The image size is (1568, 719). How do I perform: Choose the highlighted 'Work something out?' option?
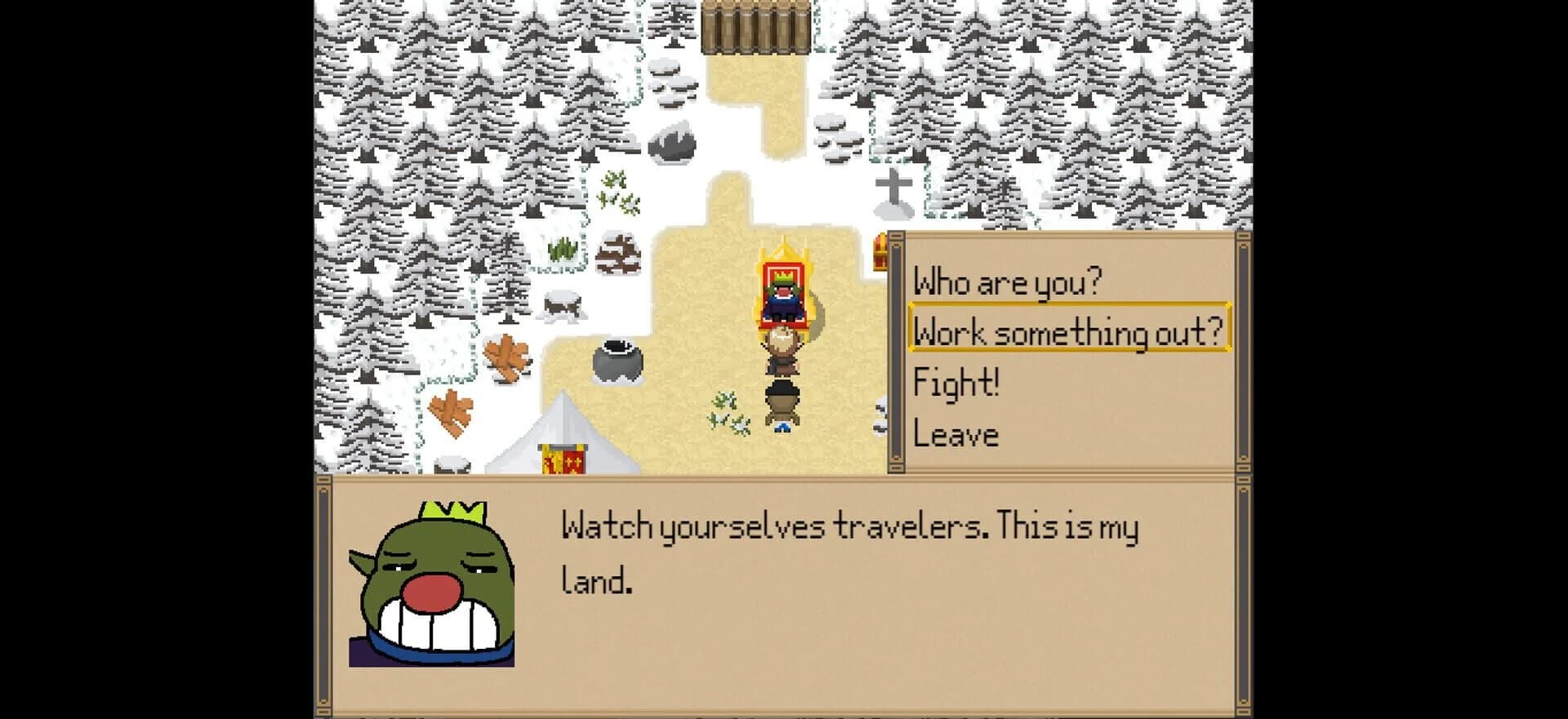(1068, 331)
